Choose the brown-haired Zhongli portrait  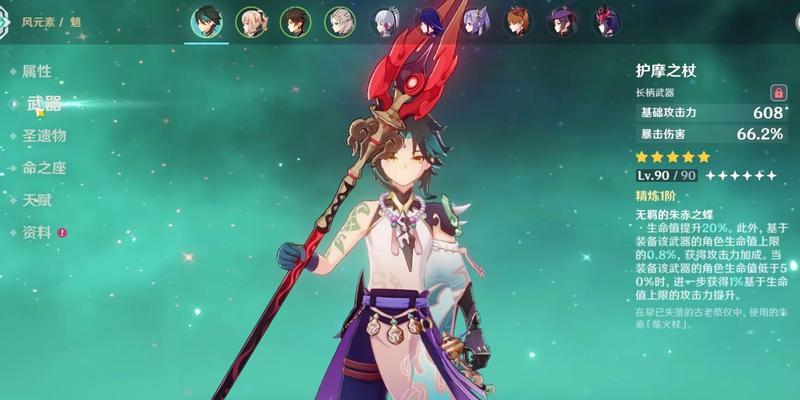[x=295, y=22]
